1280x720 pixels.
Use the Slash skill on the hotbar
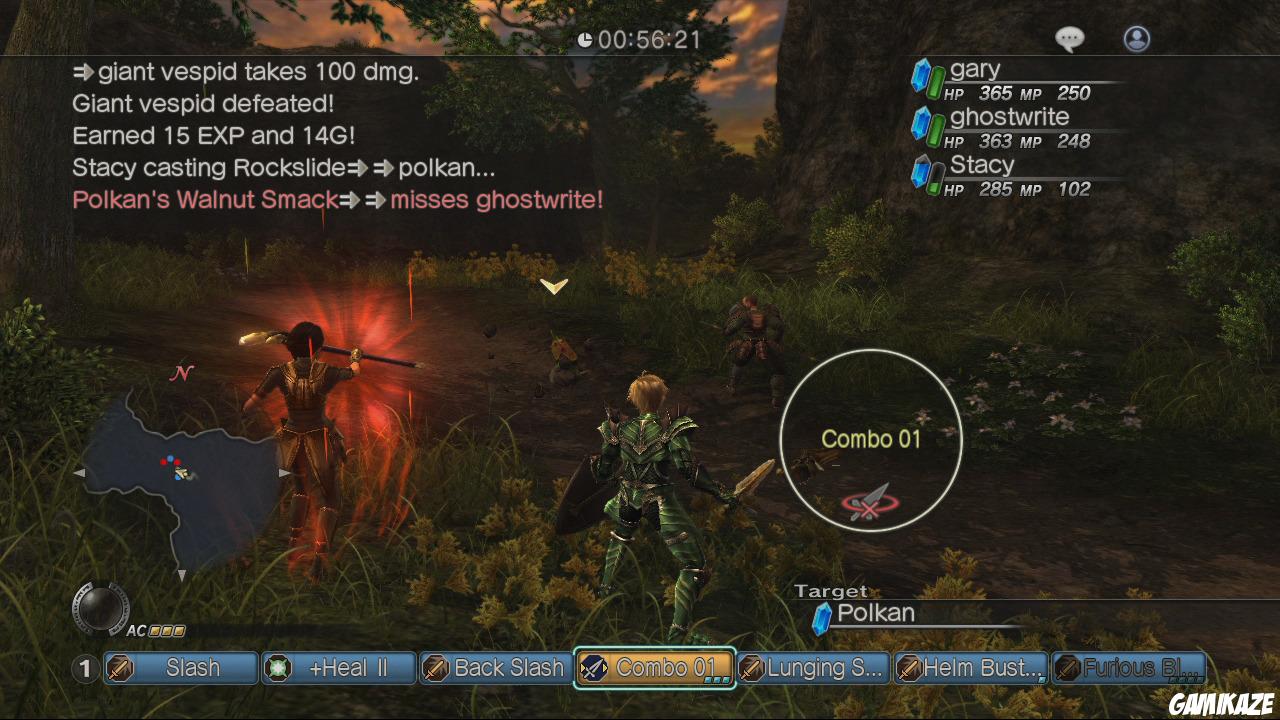click(x=181, y=668)
